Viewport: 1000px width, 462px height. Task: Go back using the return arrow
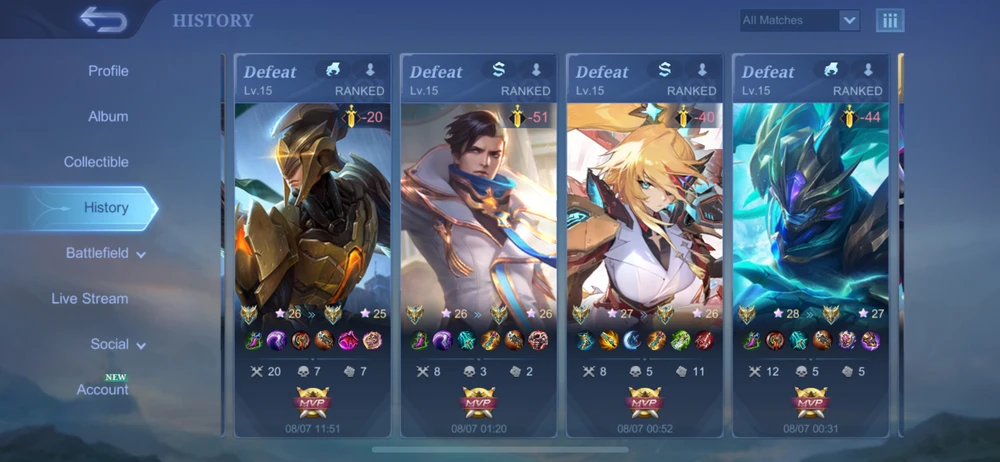103,19
